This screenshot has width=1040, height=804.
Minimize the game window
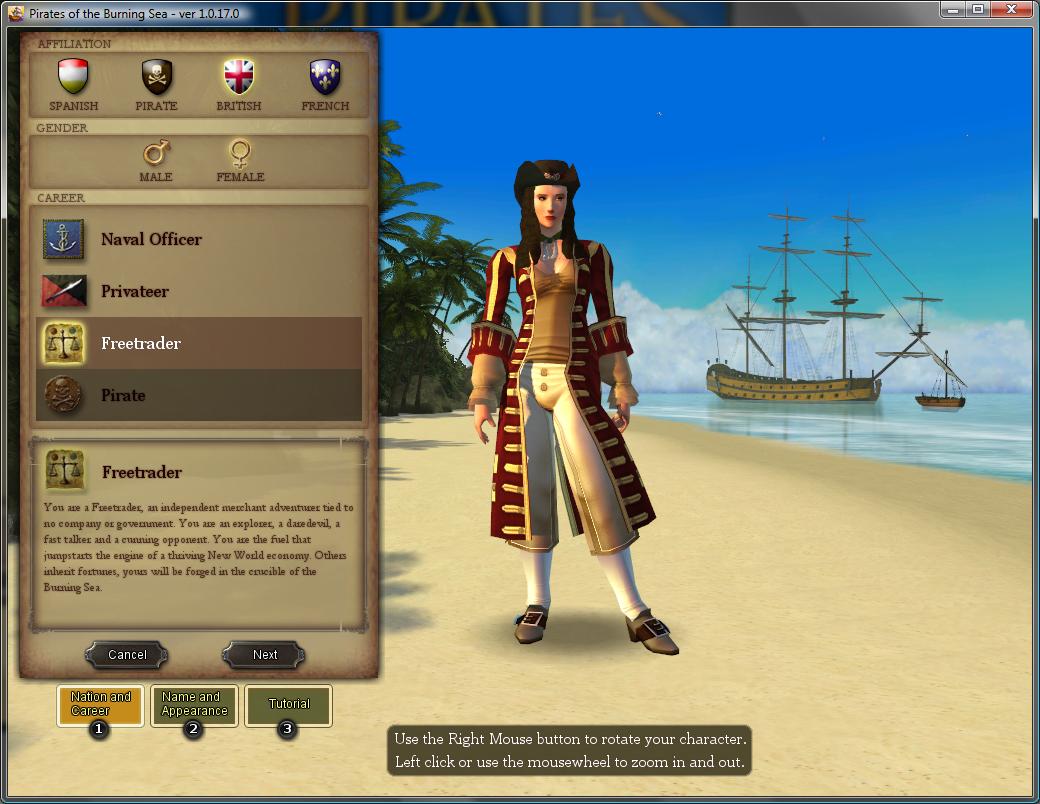click(x=953, y=10)
